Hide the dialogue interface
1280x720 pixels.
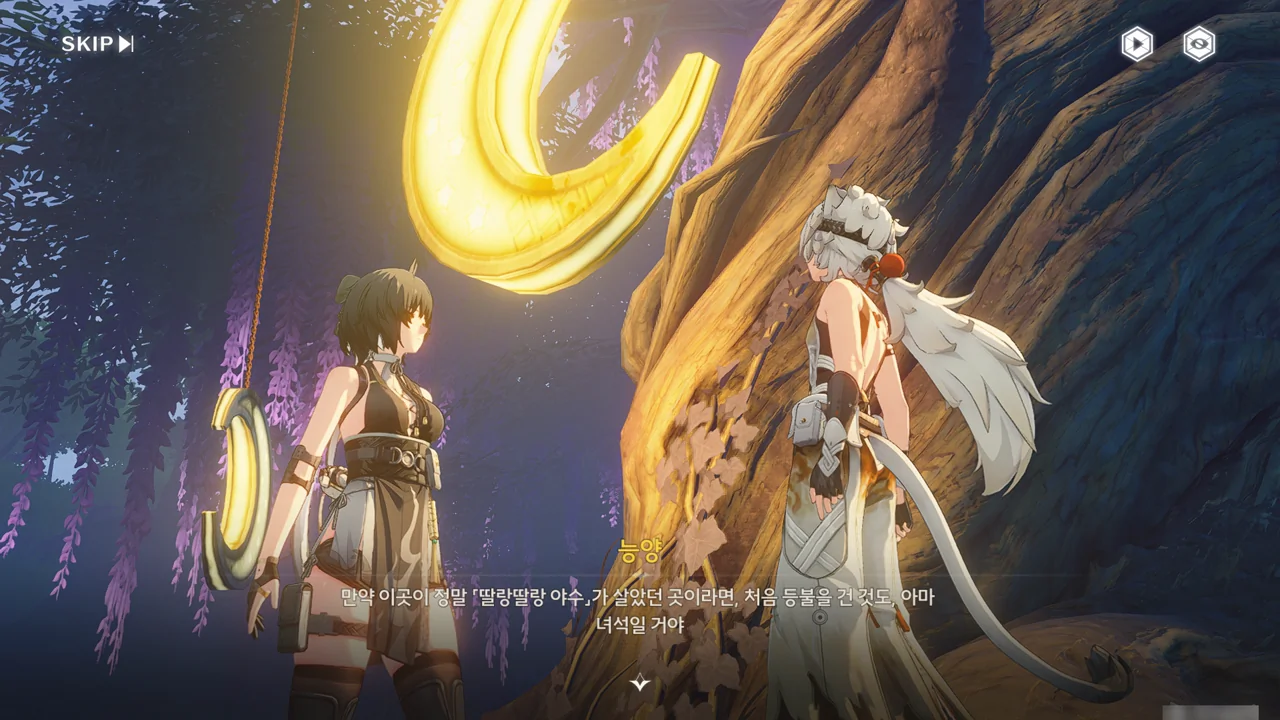pyautogui.click(x=1199, y=44)
